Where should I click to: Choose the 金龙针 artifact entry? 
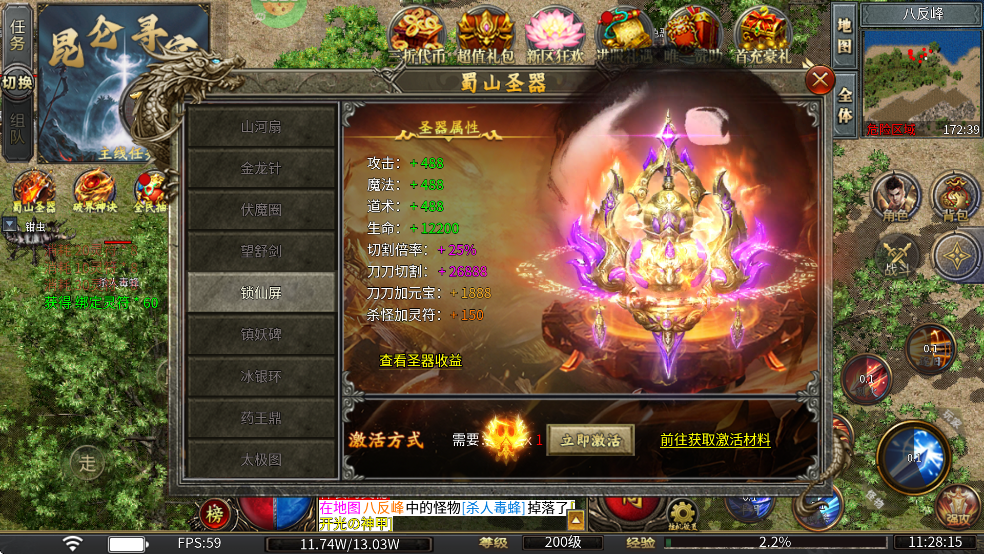coord(261,168)
